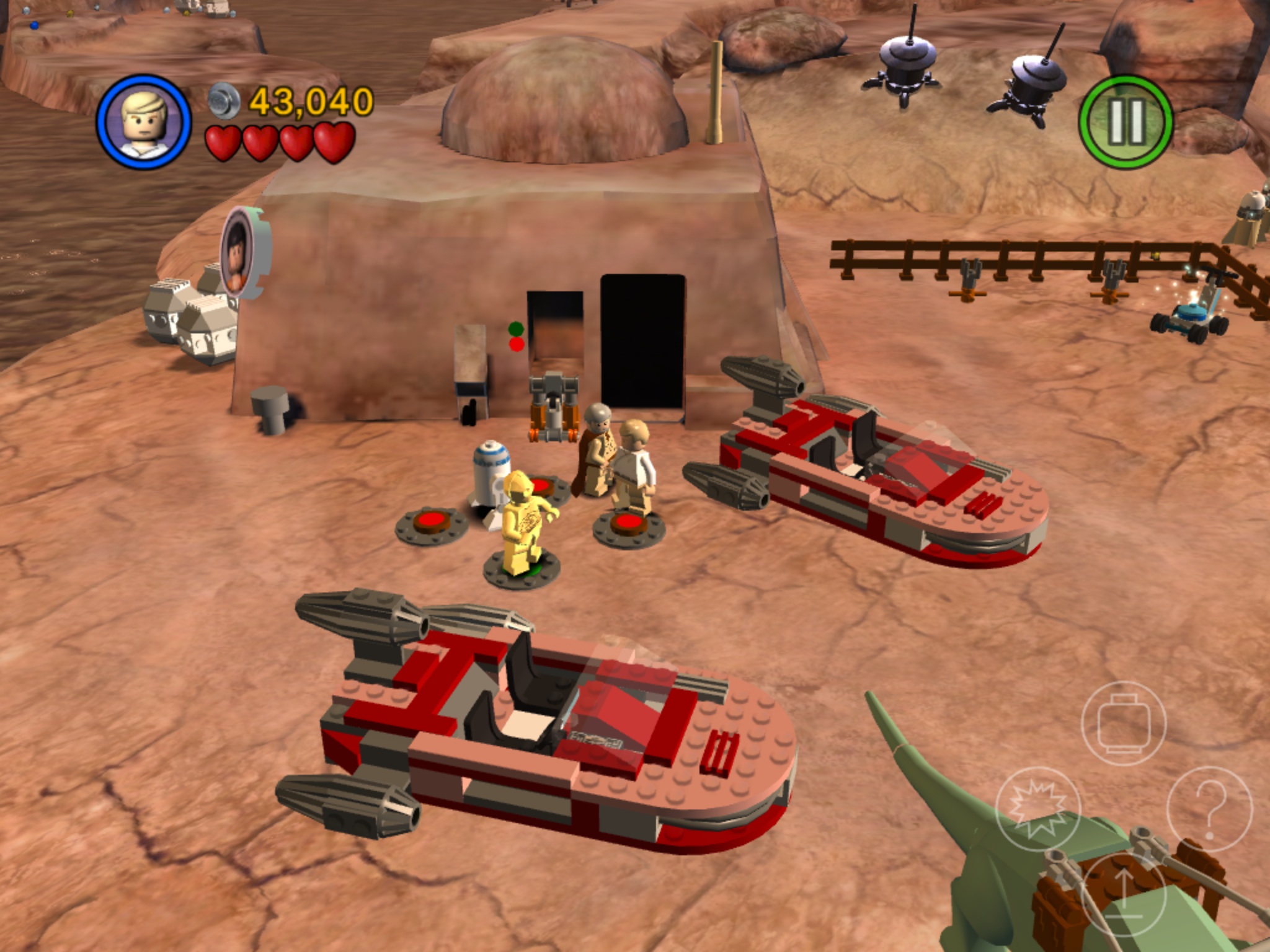Trigger the attack burst button
The image size is (1270, 952).
(1037, 808)
